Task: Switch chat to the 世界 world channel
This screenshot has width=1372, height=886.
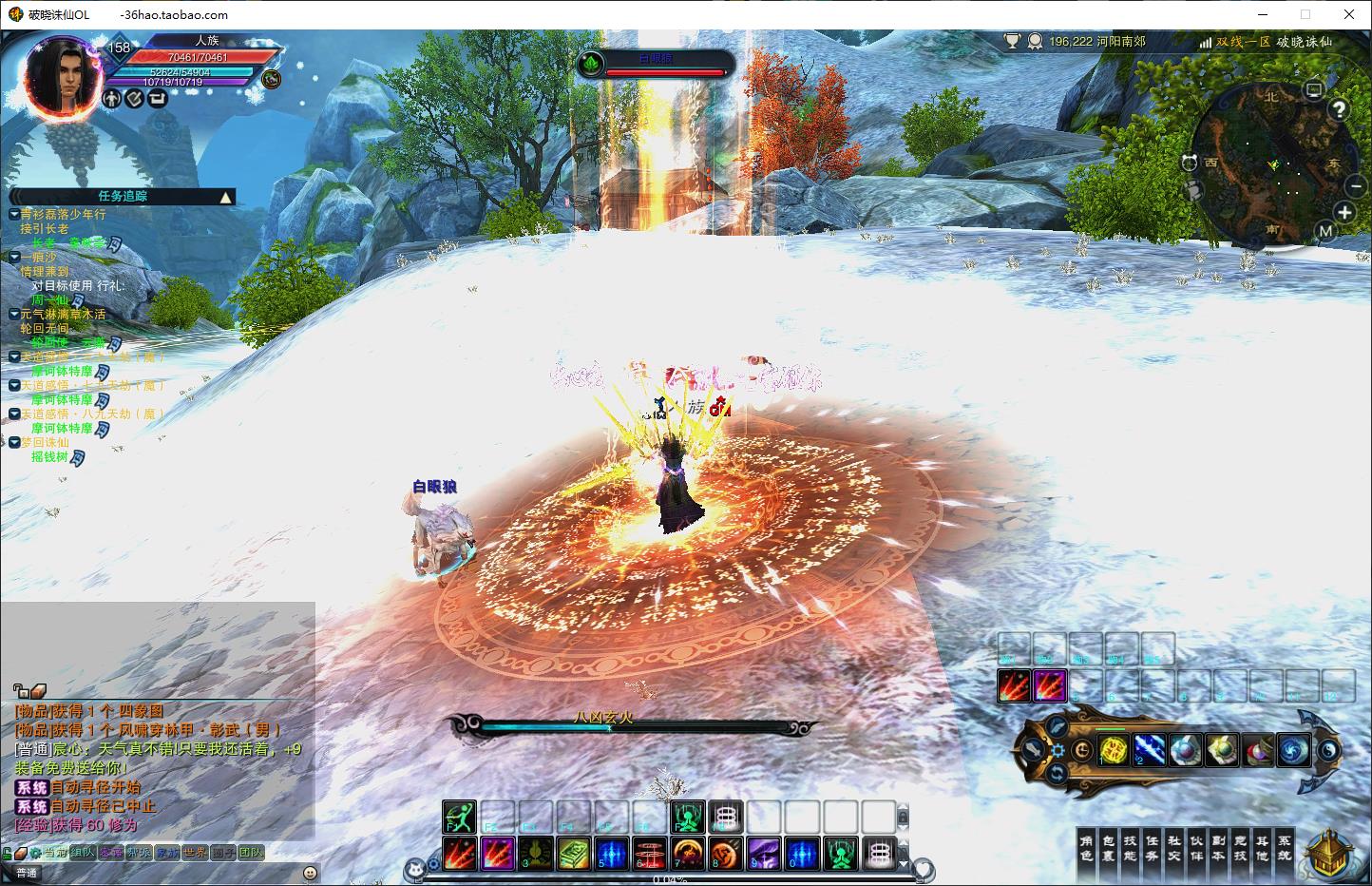Action: tap(195, 853)
